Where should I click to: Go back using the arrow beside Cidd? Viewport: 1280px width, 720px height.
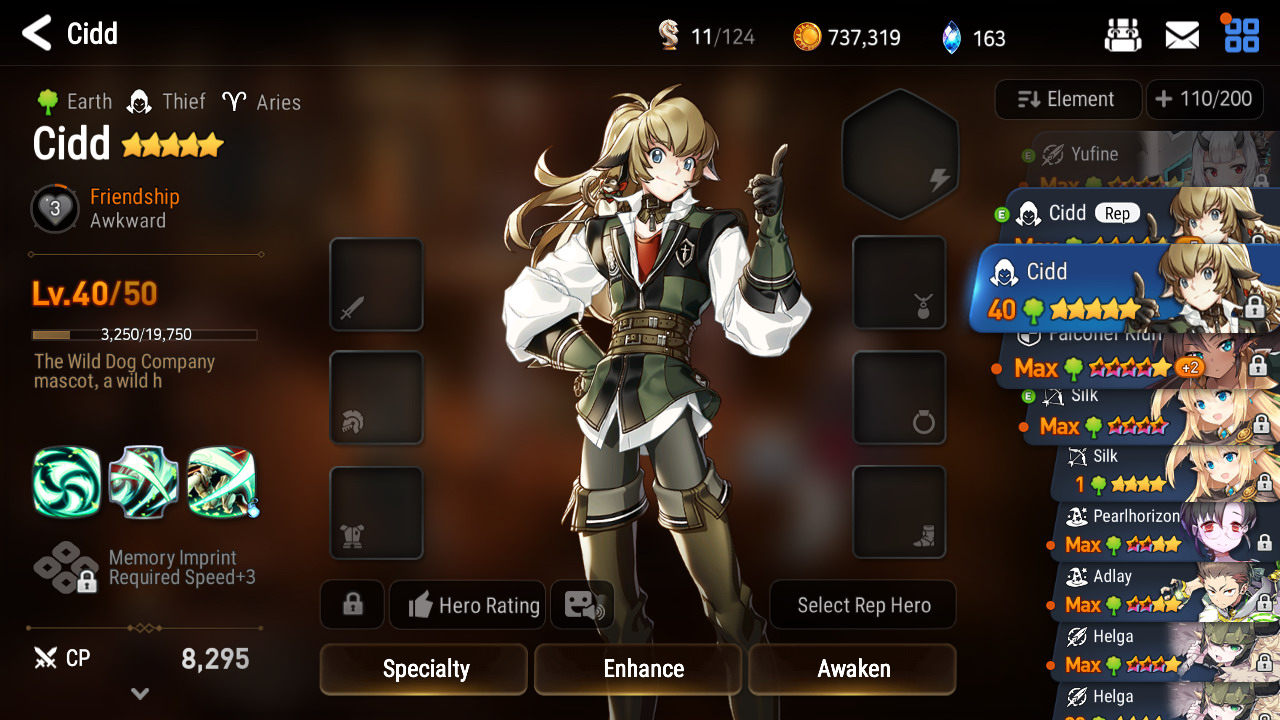pos(36,34)
